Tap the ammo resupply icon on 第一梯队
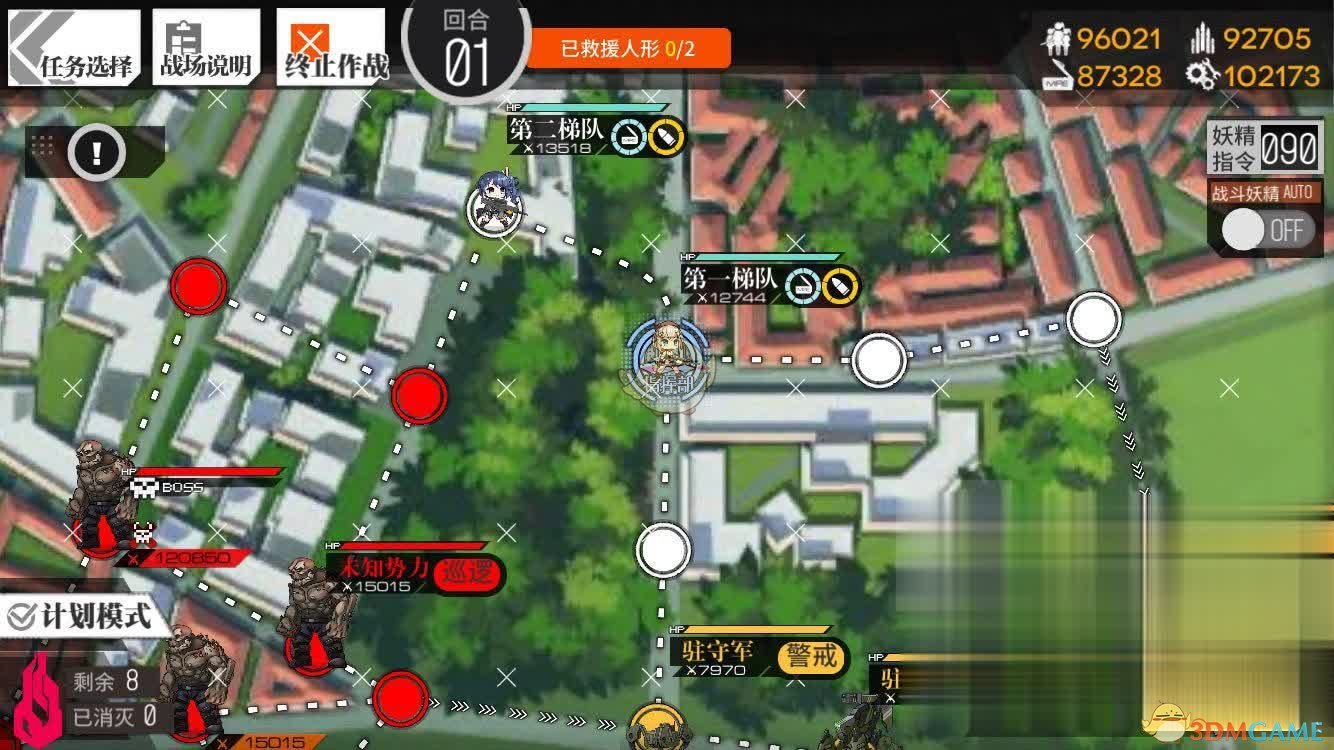This screenshot has width=1334, height=750. coord(840,285)
